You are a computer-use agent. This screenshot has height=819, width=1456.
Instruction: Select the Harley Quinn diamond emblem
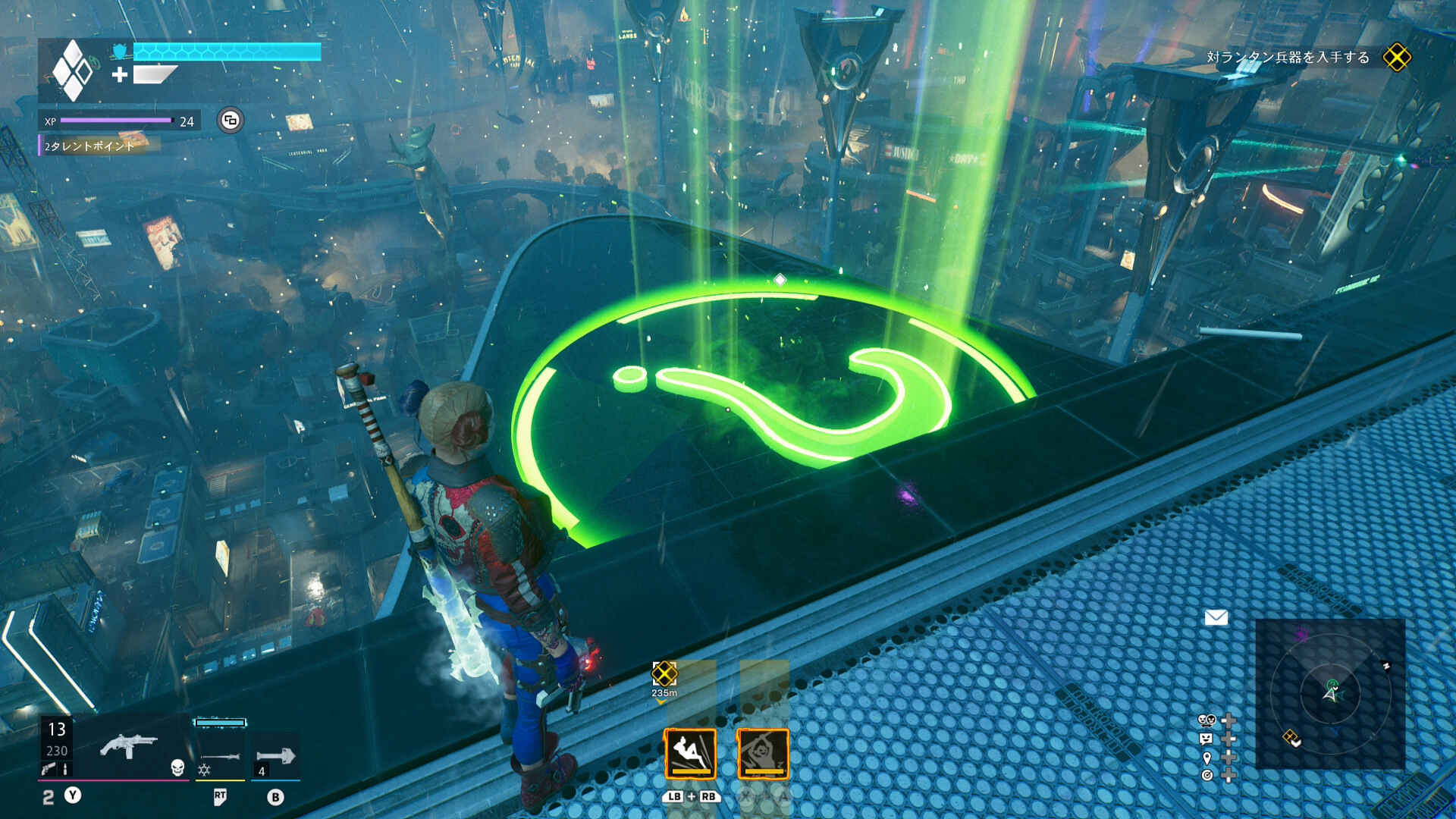click(x=72, y=71)
